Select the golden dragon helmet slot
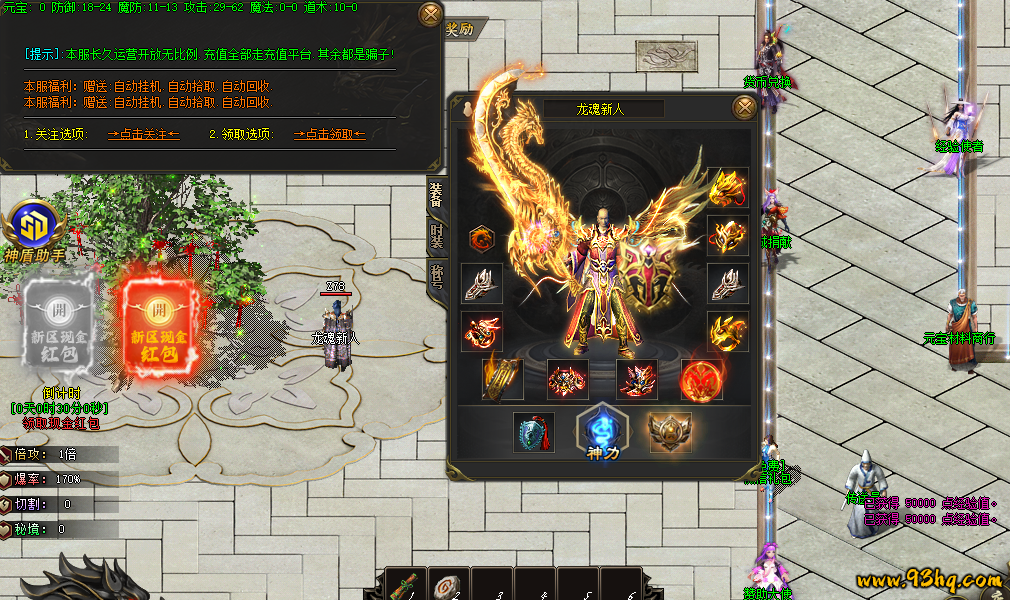This screenshot has height=600, width=1010. pyautogui.click(x=728, y=188)
